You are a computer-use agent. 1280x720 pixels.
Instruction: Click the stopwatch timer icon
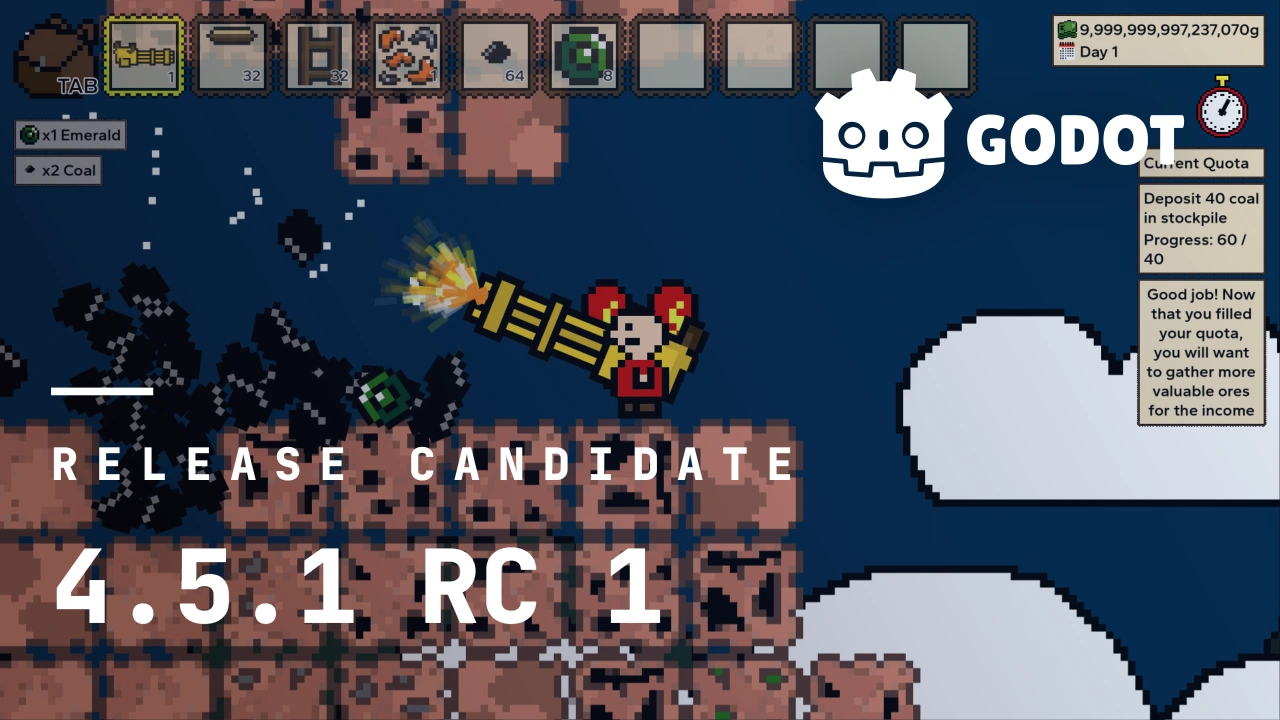[1222, 110]
